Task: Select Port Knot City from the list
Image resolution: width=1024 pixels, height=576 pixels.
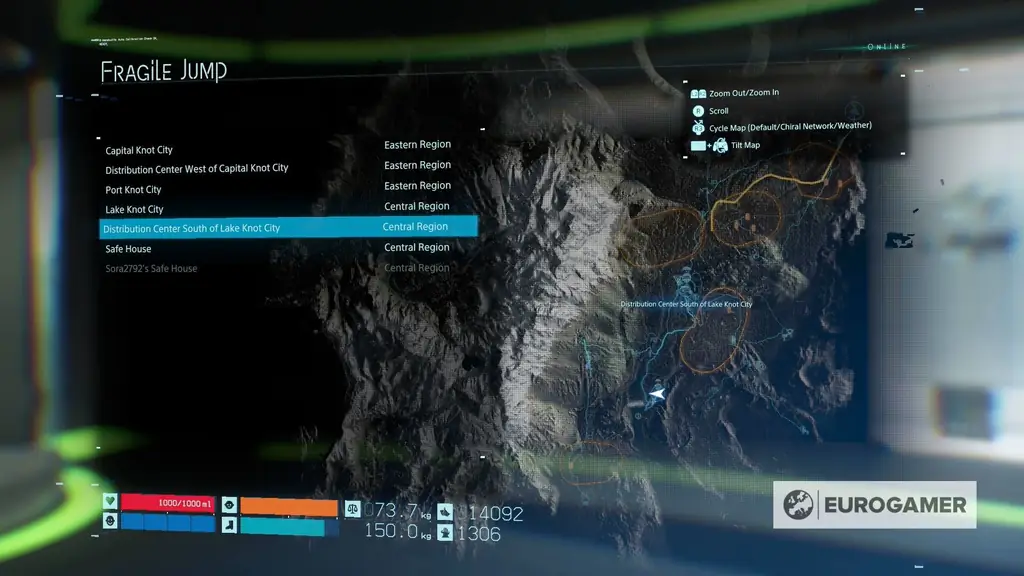Action: (134, 190)
